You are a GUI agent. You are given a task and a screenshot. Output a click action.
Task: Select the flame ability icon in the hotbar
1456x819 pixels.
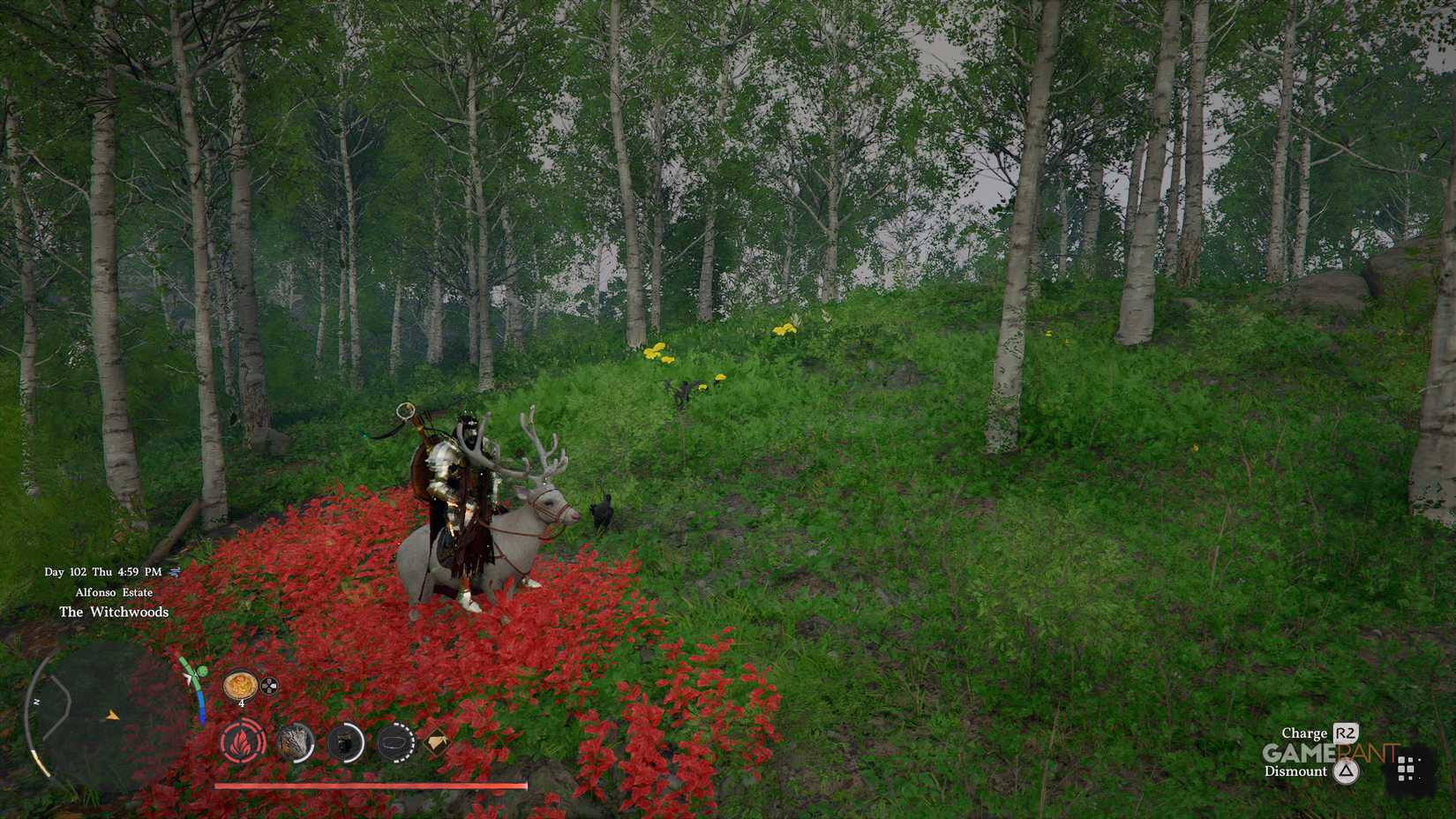[241, 742]
